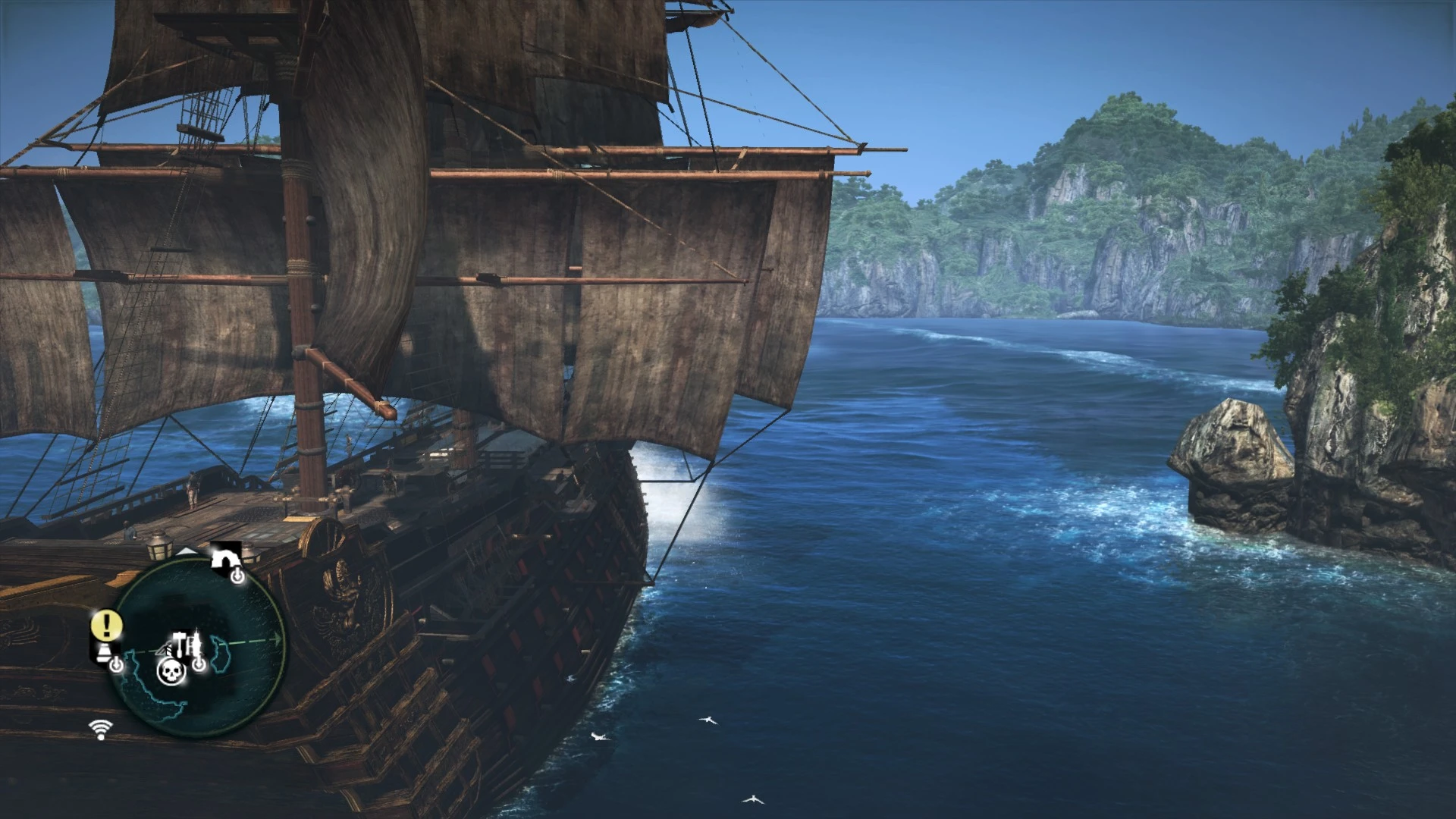This screenshot has height=819, width=1456.
Task: Click the cave entrance marker above the minimap
Action: pos(224,558)
